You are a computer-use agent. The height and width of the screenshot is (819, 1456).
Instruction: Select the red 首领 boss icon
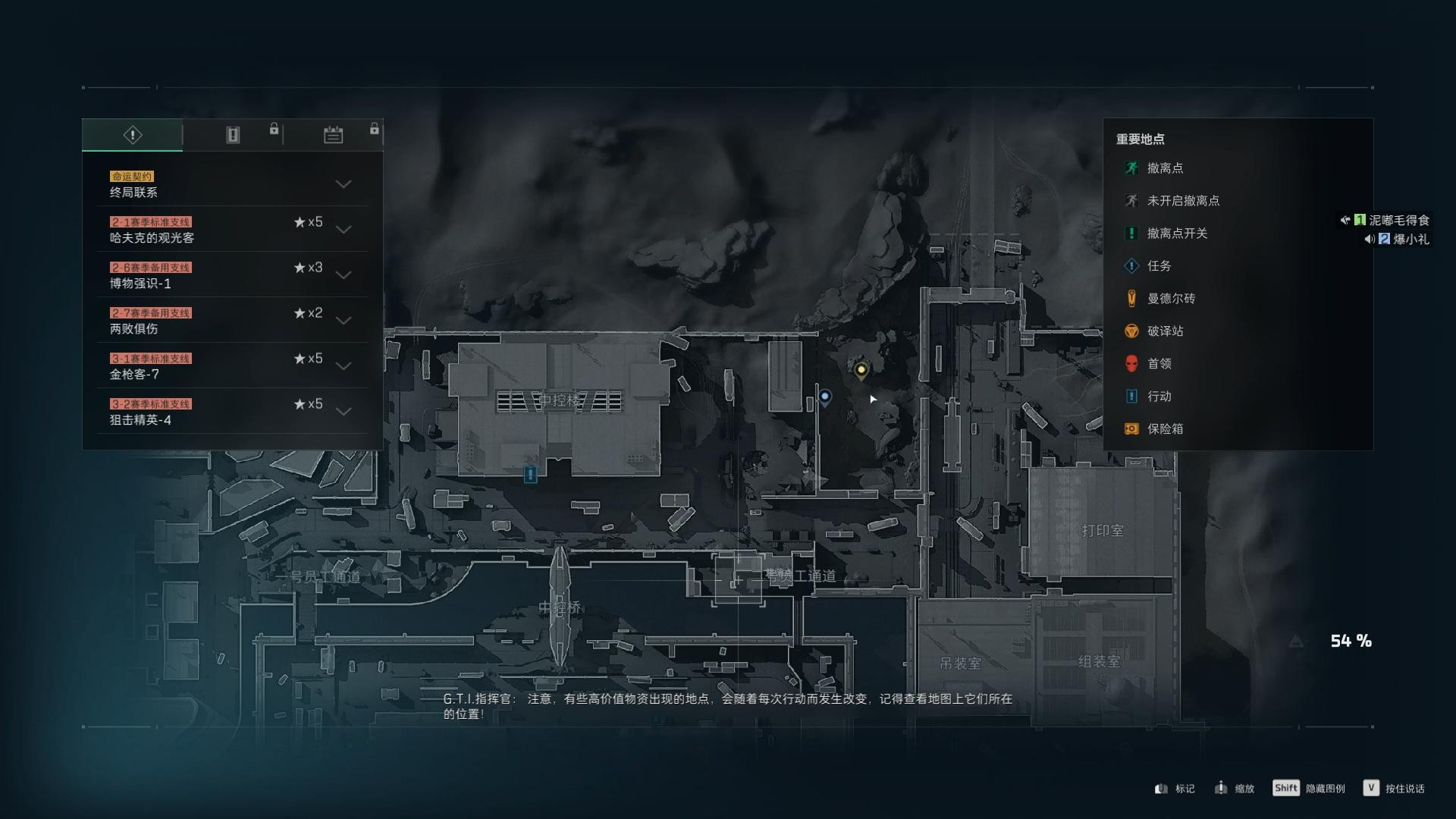(1130, 364)
